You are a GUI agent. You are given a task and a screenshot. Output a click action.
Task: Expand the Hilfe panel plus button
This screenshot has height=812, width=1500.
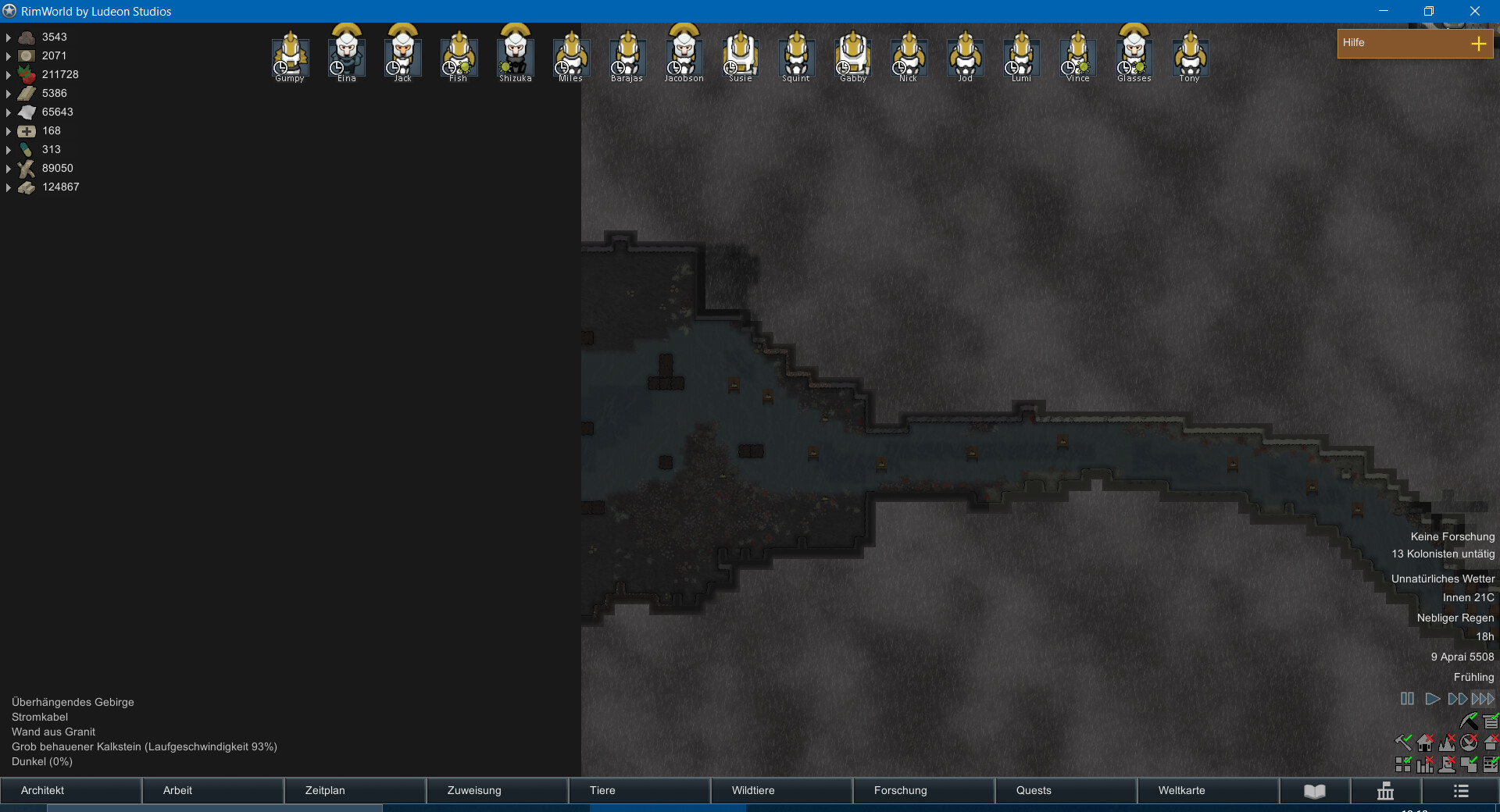tap(1478, 44)
